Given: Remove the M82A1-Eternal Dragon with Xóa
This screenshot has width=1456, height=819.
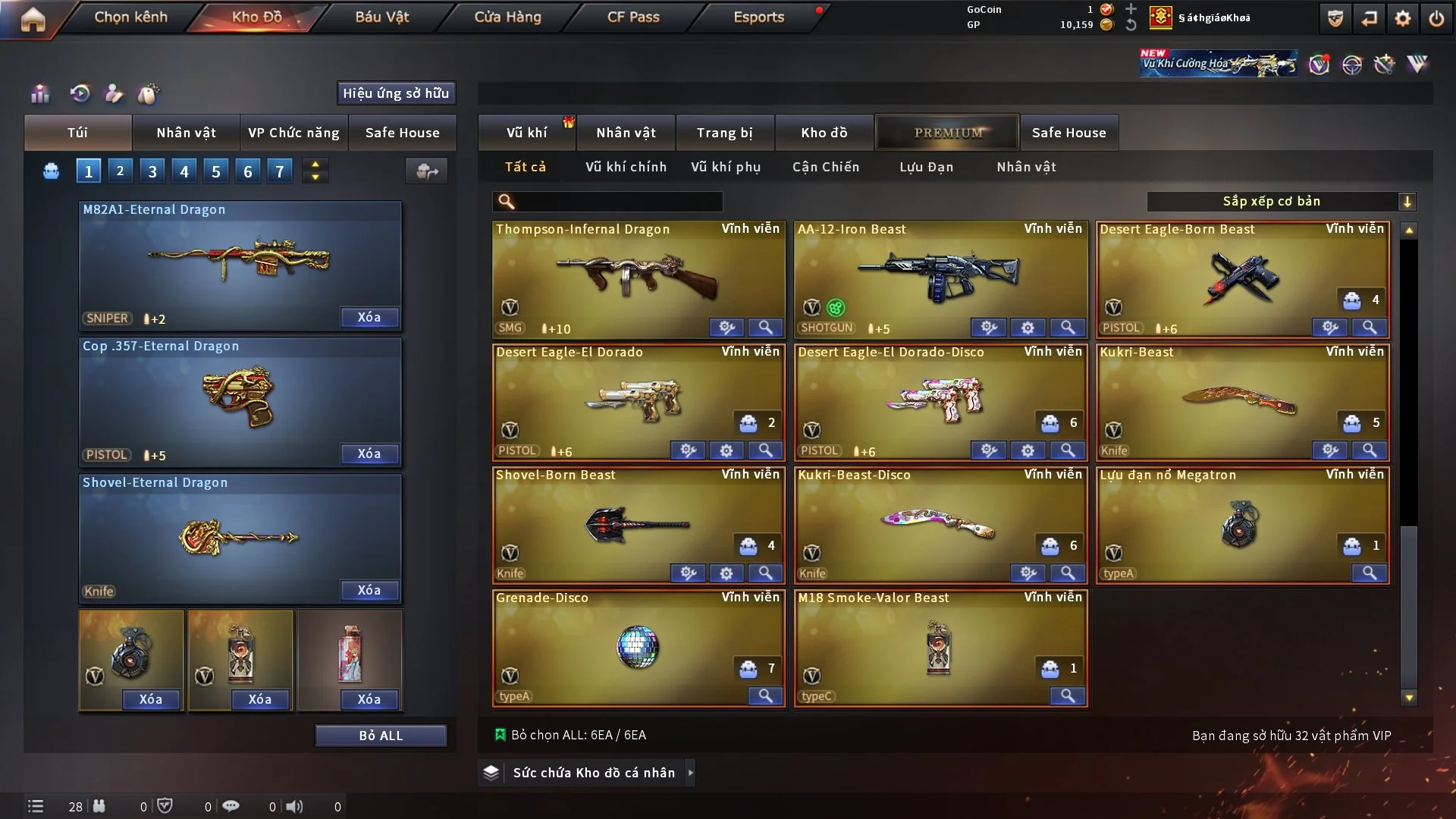Looking at the screenshot, I should point(369,317).
